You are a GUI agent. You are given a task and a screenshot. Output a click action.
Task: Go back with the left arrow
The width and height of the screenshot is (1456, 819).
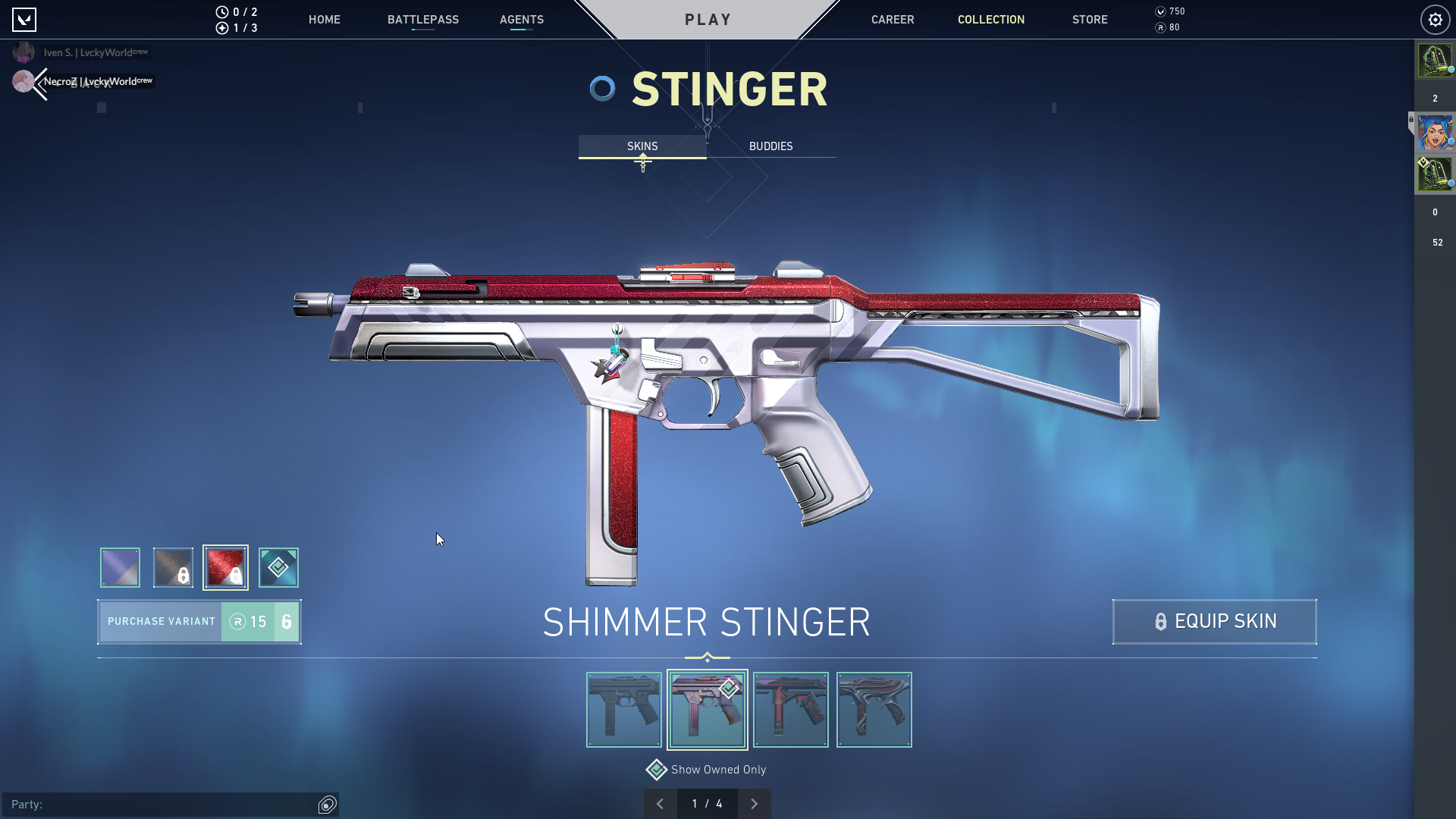pos(39,83)
